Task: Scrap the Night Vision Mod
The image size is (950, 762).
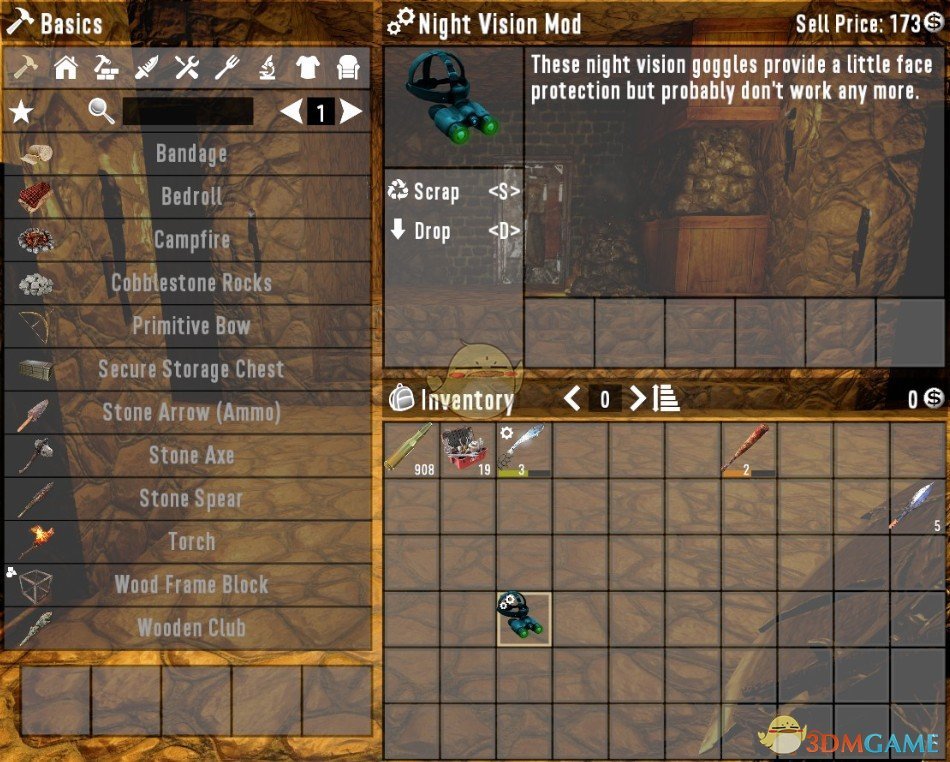Action: [436, 192]
